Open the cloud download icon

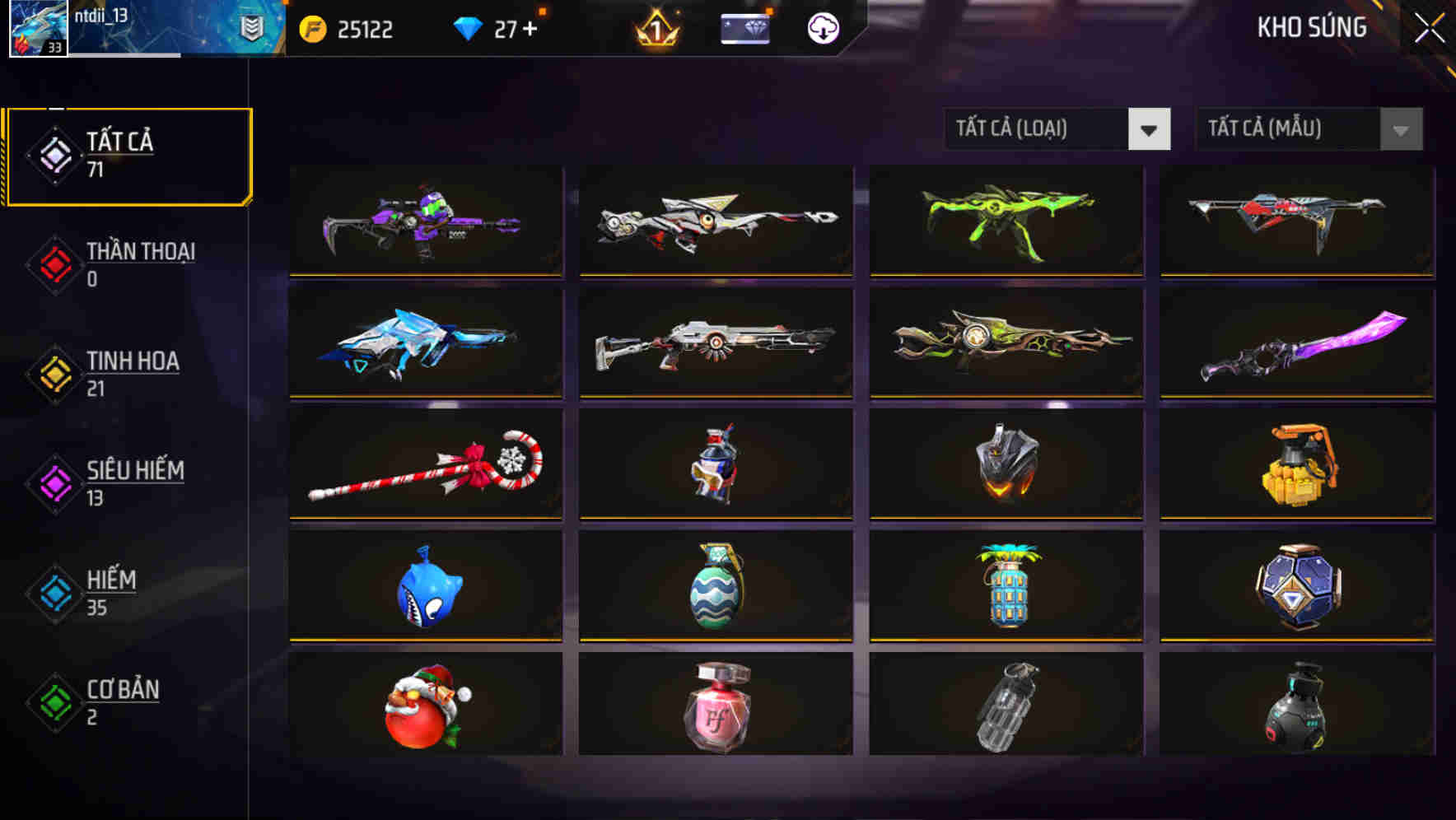(x=823, y=29)
